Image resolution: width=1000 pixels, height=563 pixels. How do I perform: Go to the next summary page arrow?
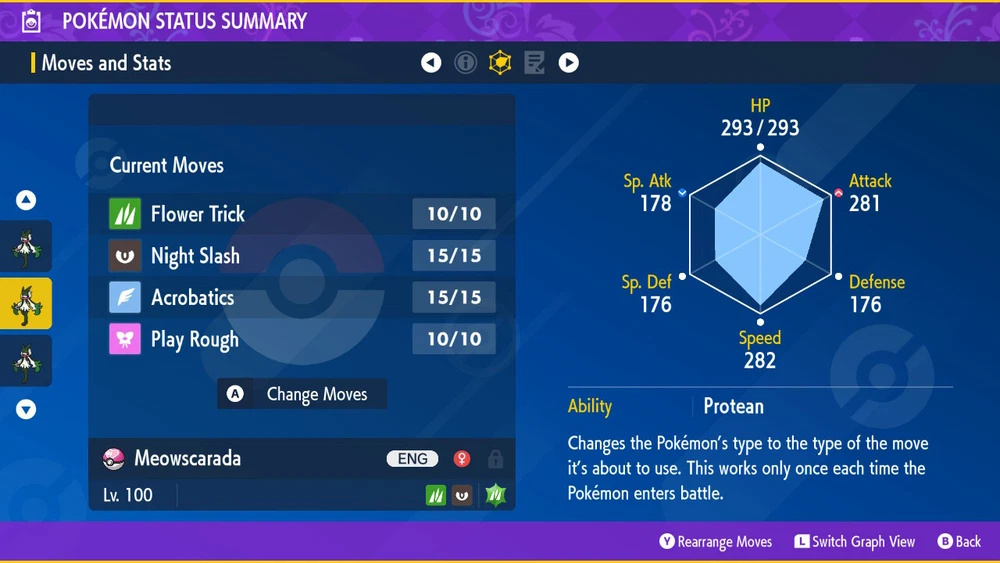(x=568, y=63)
